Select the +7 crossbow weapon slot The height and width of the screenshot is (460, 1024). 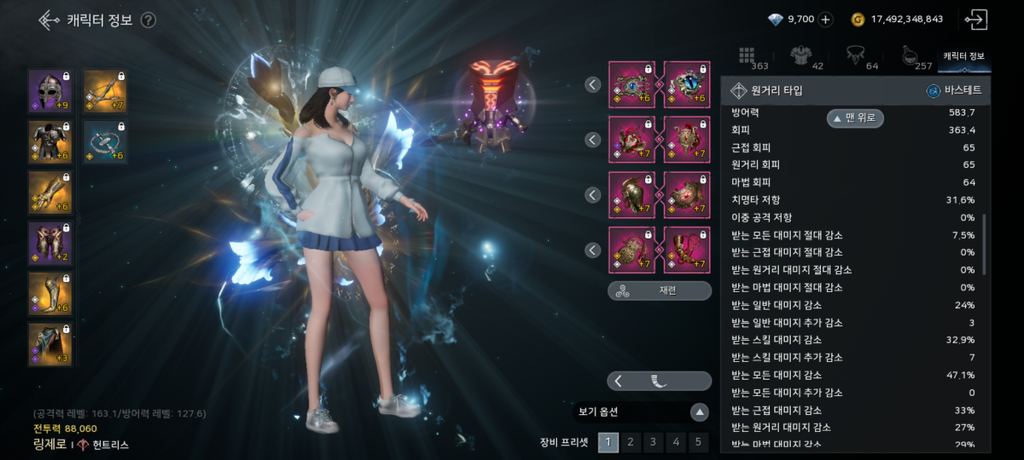click(x=104, y=91)
